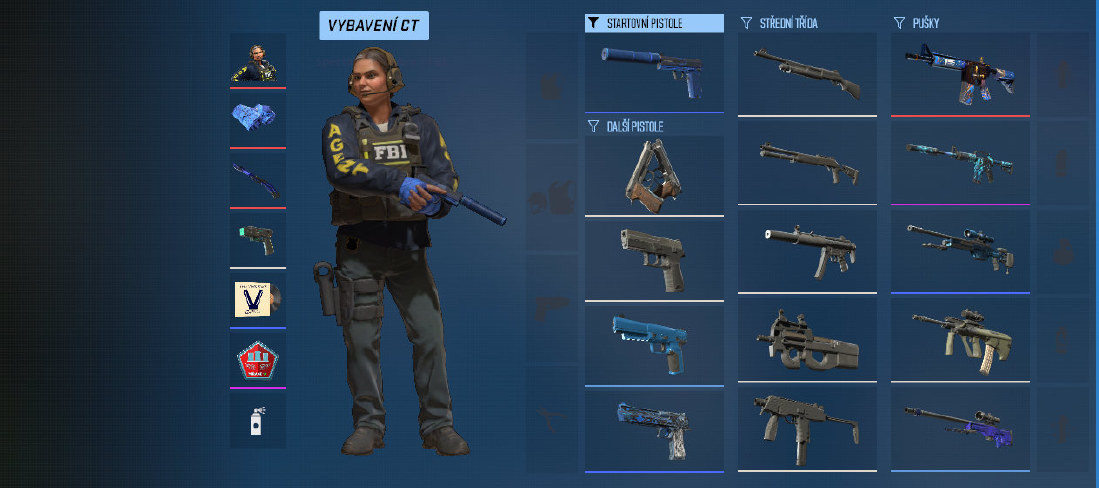Click the Vybavení CT header

point(374,26)
